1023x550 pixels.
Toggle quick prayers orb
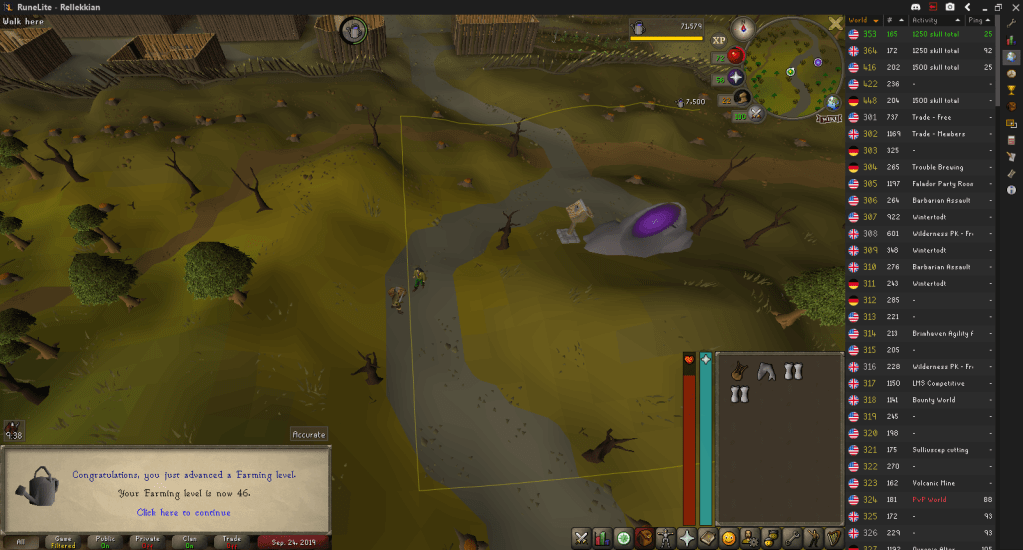pyautogui.click(x=737, y=77)
